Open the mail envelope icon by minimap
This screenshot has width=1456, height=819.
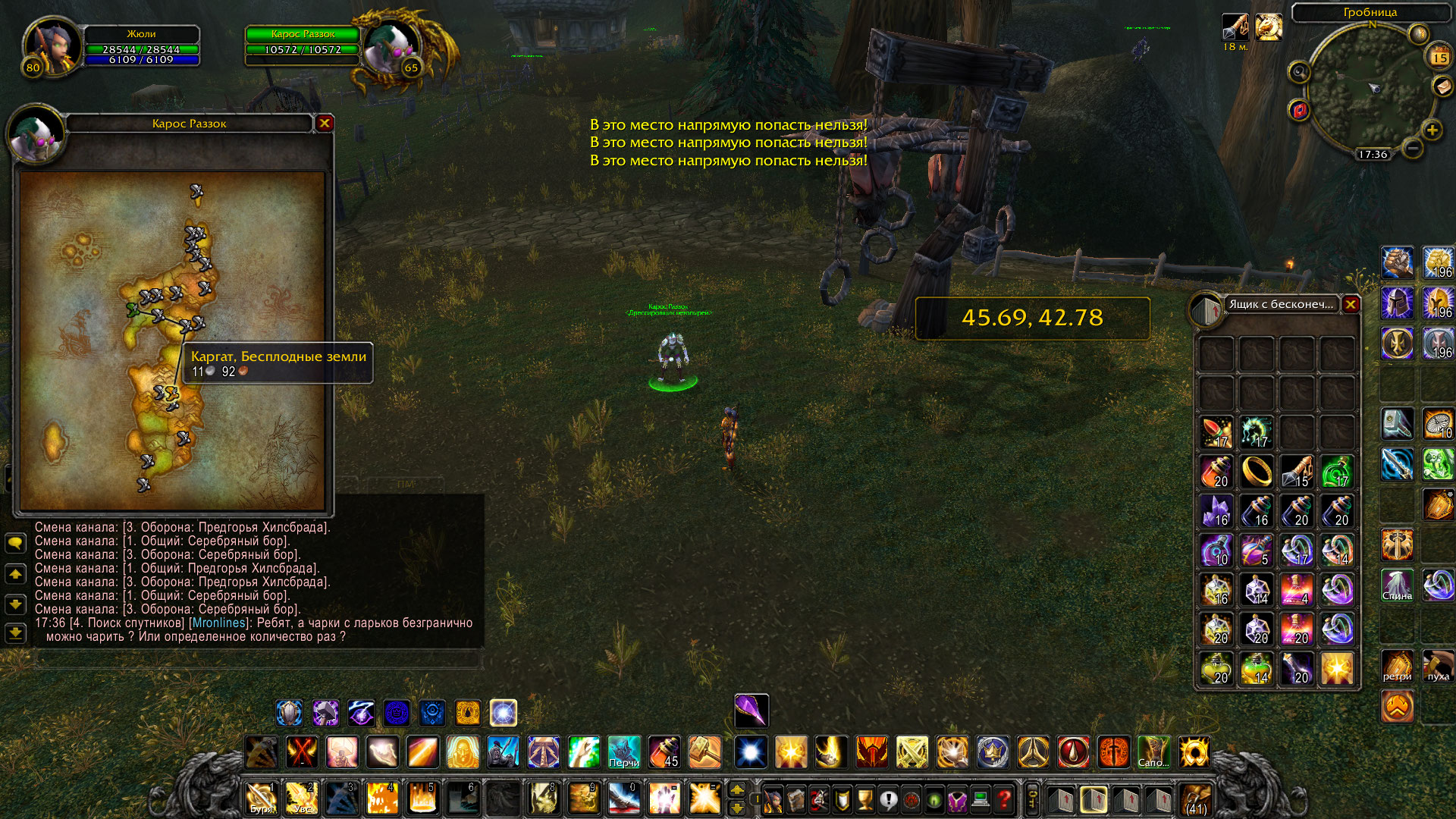[1442, 86]
